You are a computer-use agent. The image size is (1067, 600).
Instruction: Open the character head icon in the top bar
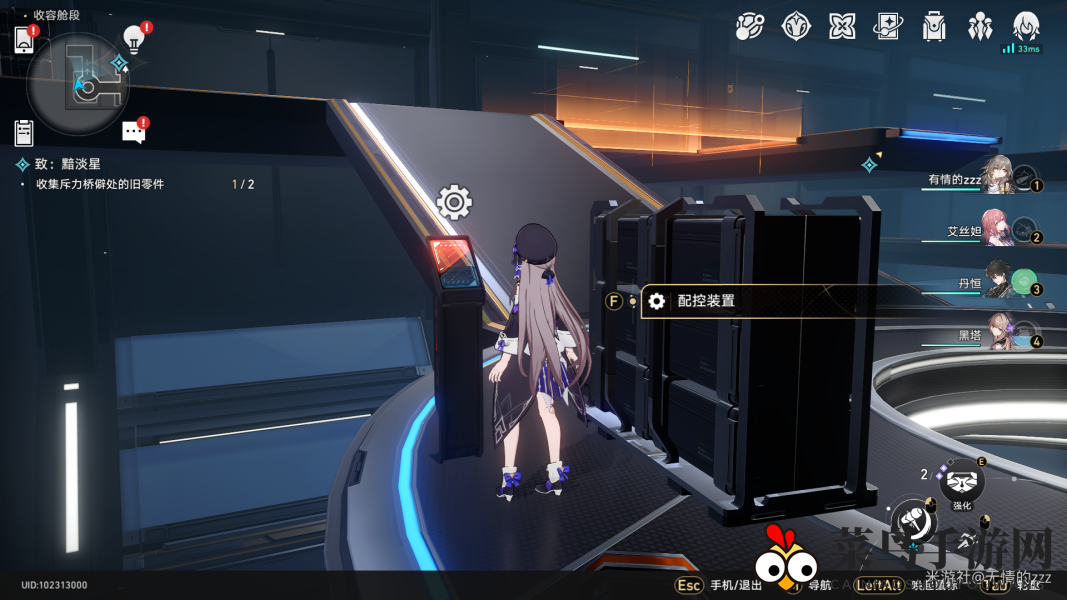click(x=1026, y=27)
